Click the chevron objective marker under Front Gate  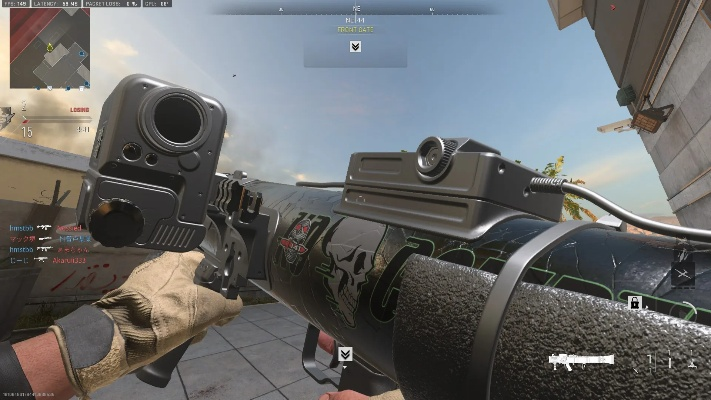click(x=355, y=46)
